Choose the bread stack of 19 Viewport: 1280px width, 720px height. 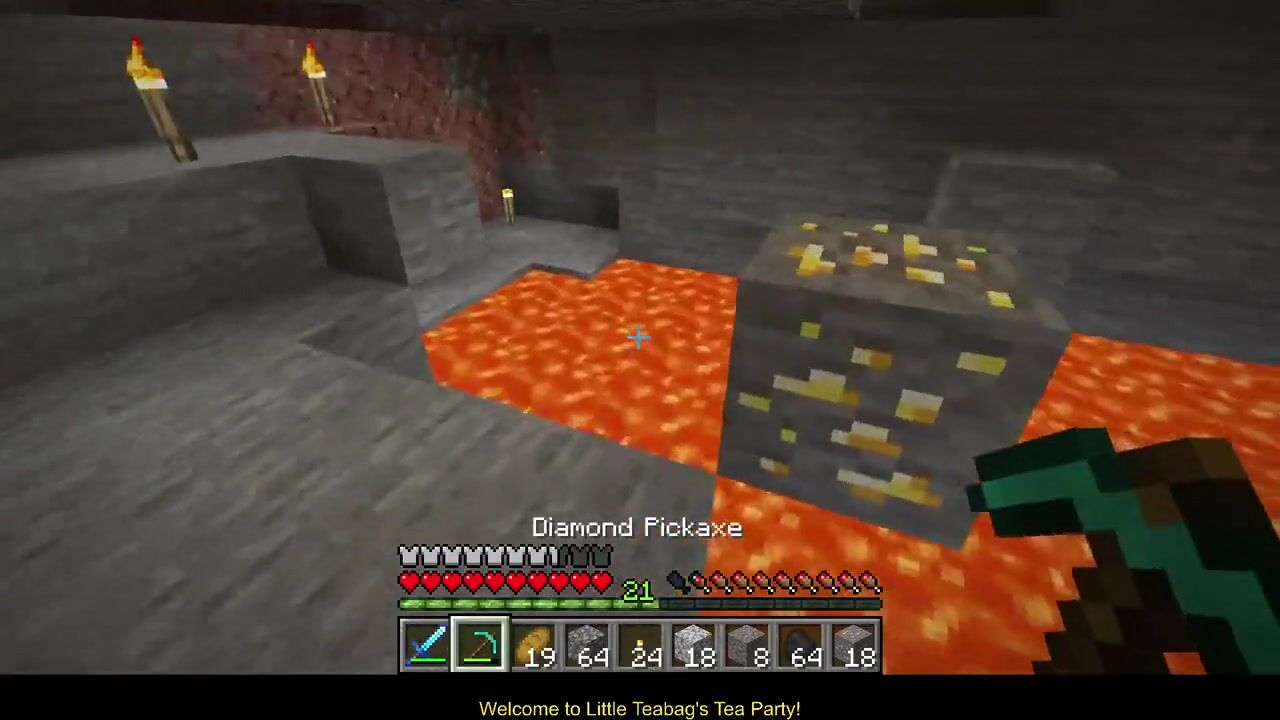click(533, 644)
